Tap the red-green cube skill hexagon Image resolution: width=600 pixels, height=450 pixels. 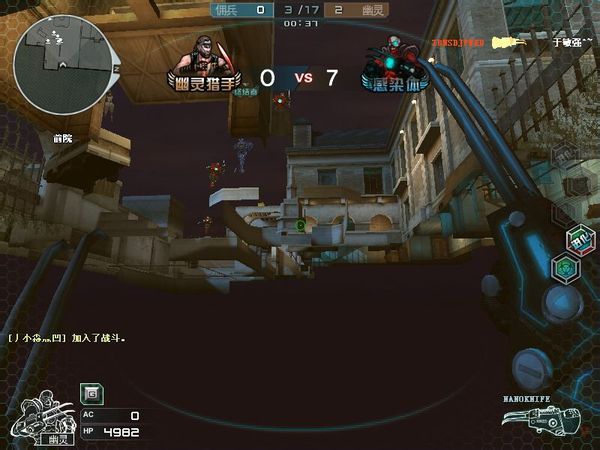tap(576, 240)
